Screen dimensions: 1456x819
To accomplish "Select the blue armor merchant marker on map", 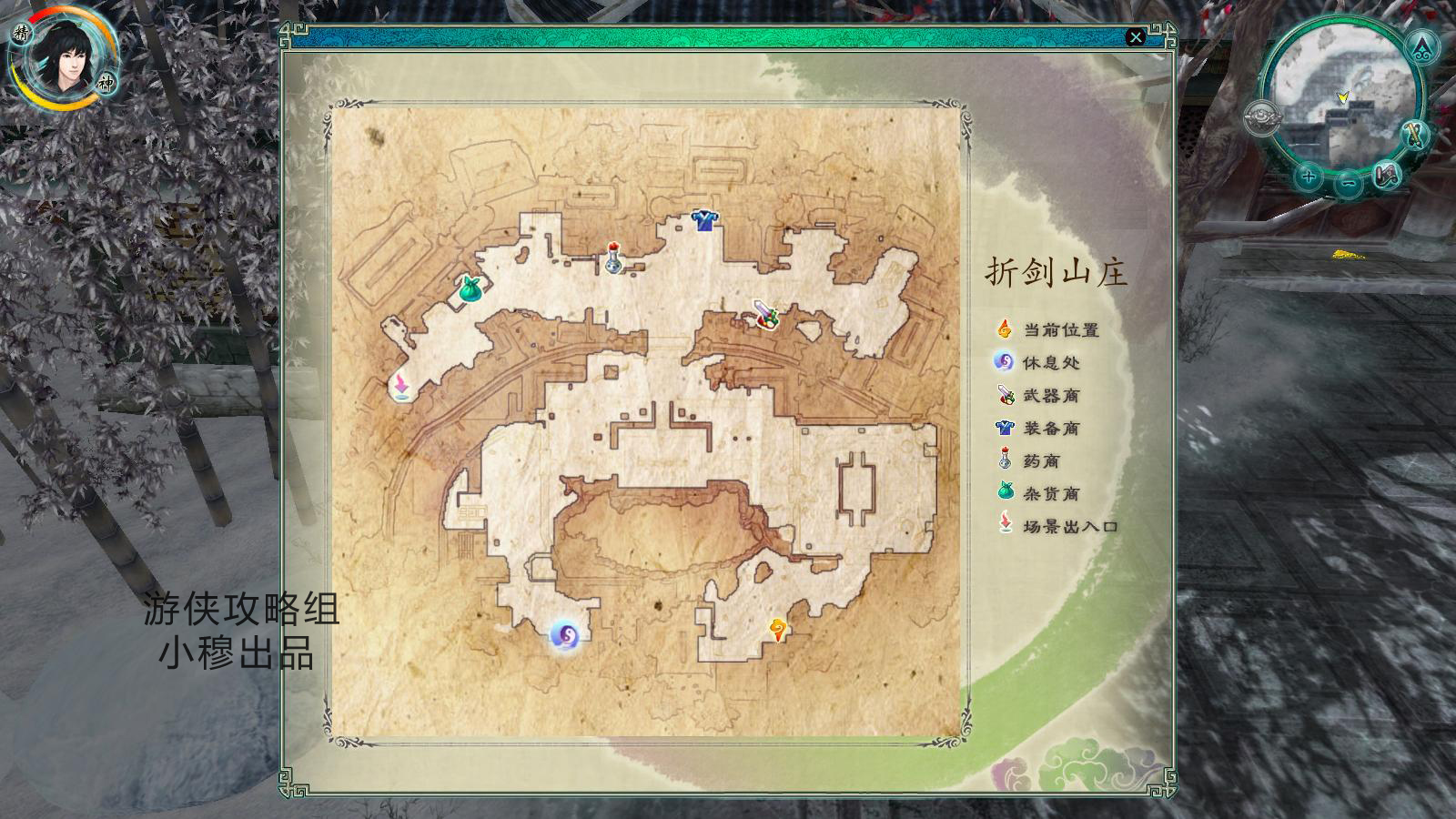I will [703, 219].
